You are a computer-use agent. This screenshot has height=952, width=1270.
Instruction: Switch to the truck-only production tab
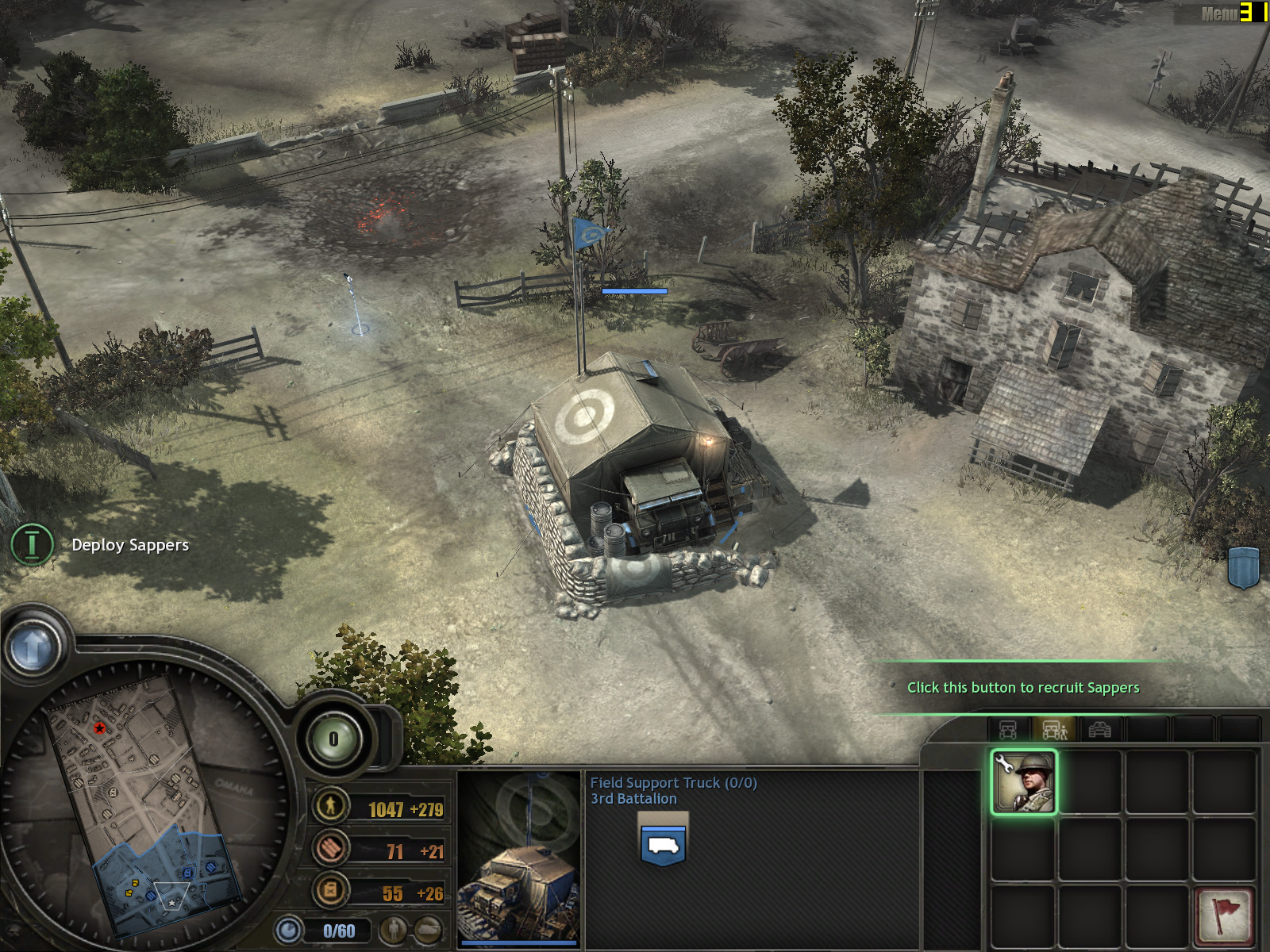[x=1008, y=729]
